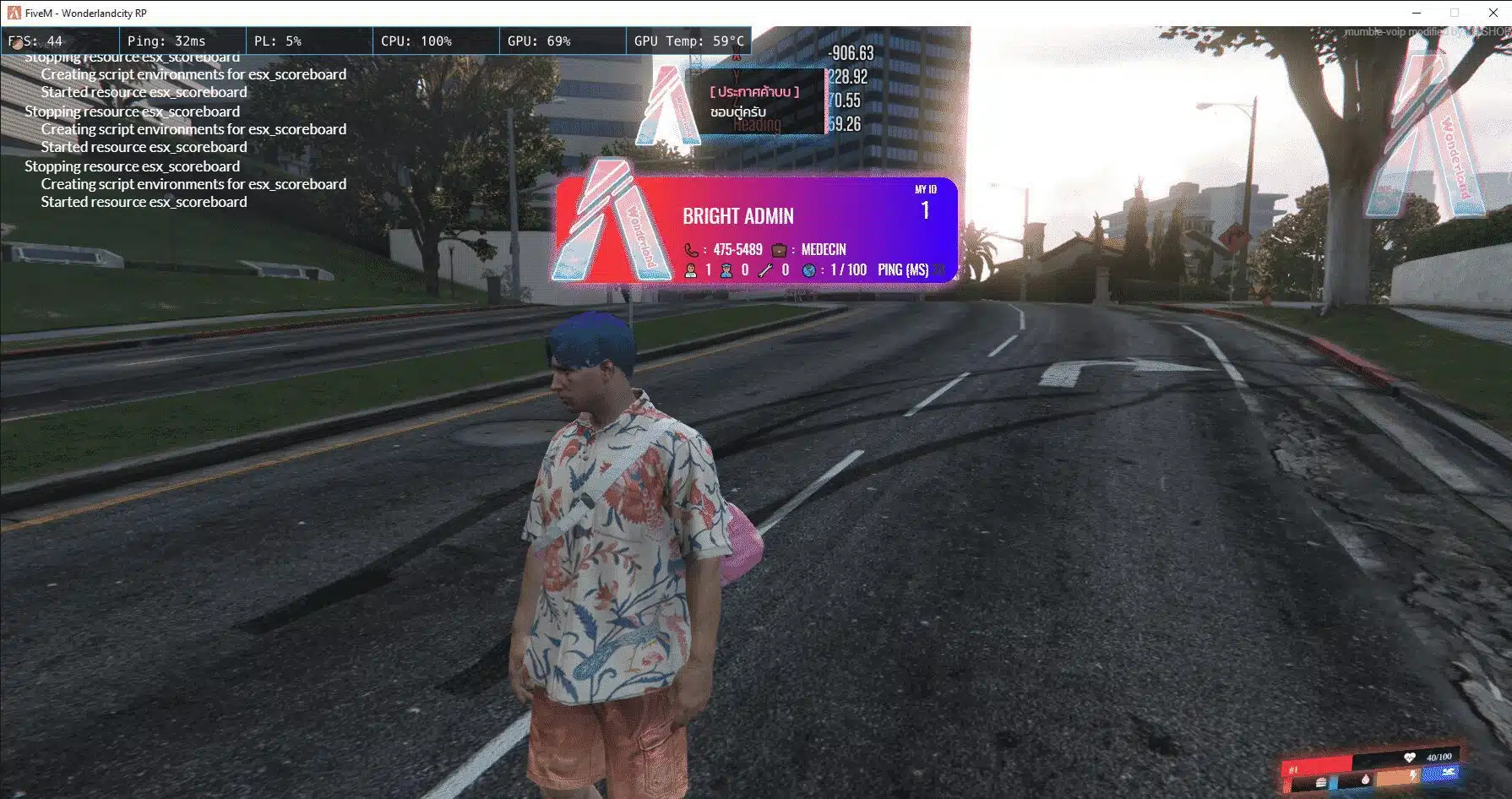Click the medic citizen icon on the scoreboard
1512x799 pixels.
690,271
